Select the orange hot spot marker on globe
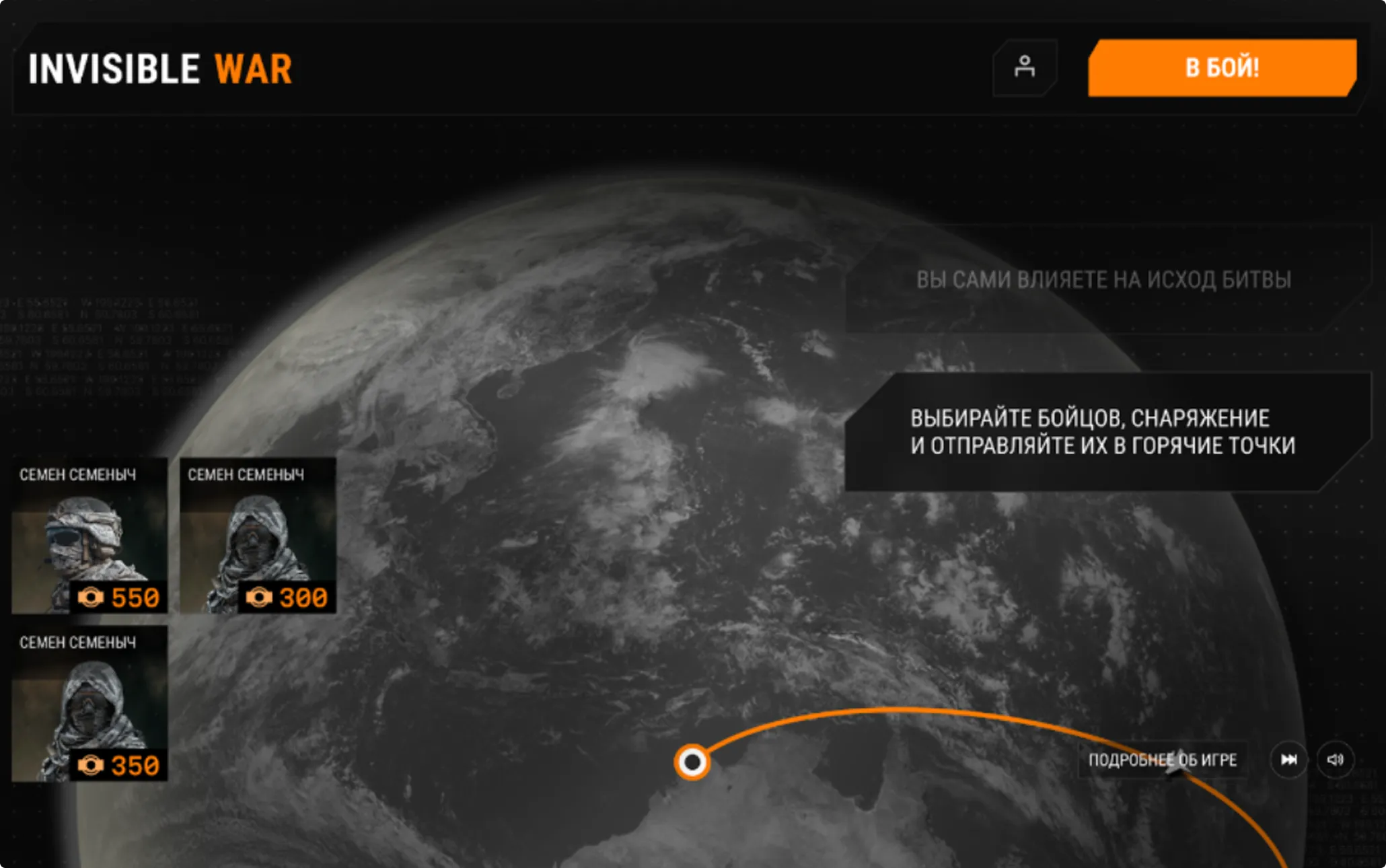 (692, 762)
